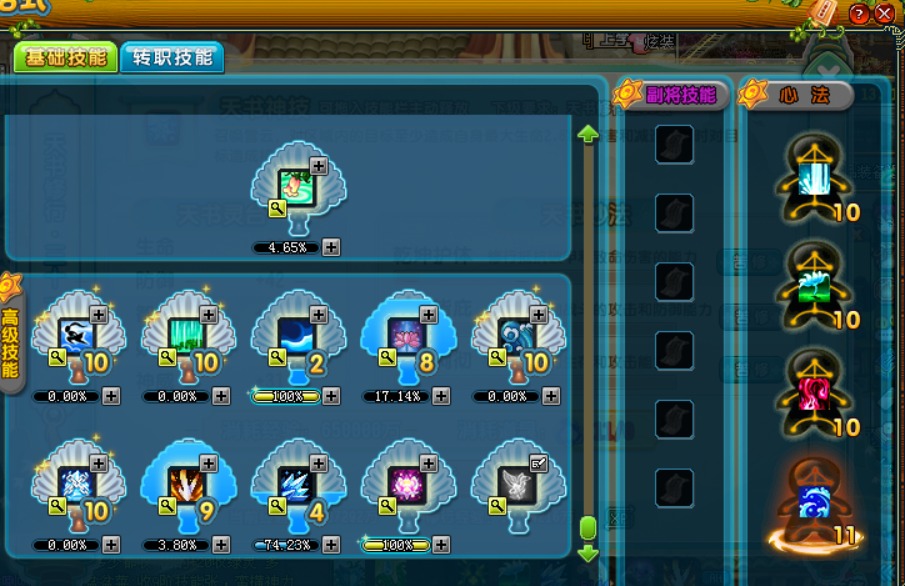Close the skill window with the red X

884,14
